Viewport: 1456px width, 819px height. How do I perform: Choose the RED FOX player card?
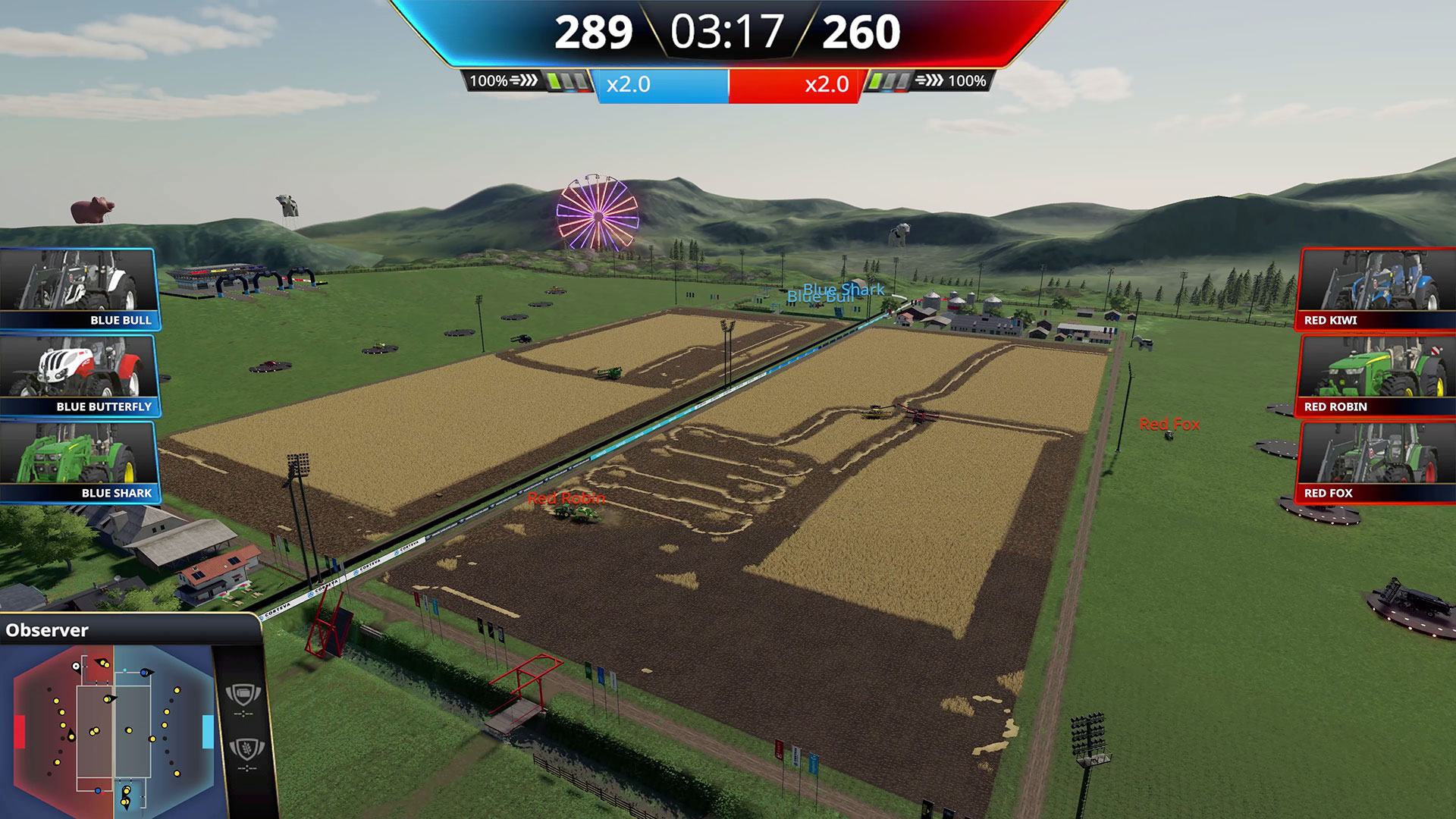[x=1376, y=462]
